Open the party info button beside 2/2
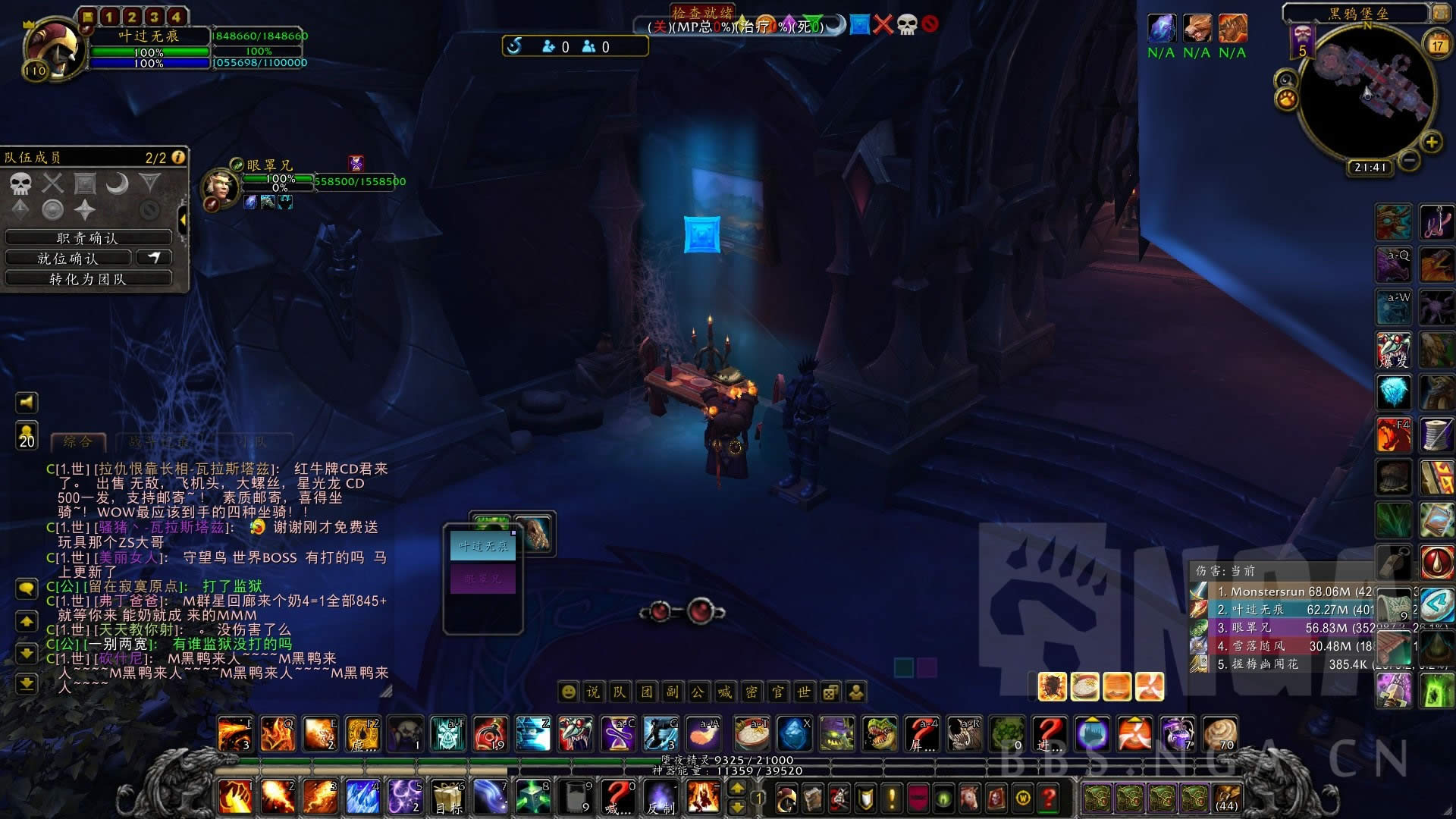The image size is (1456, 819). pyautogui.click(x=178, y=157)
